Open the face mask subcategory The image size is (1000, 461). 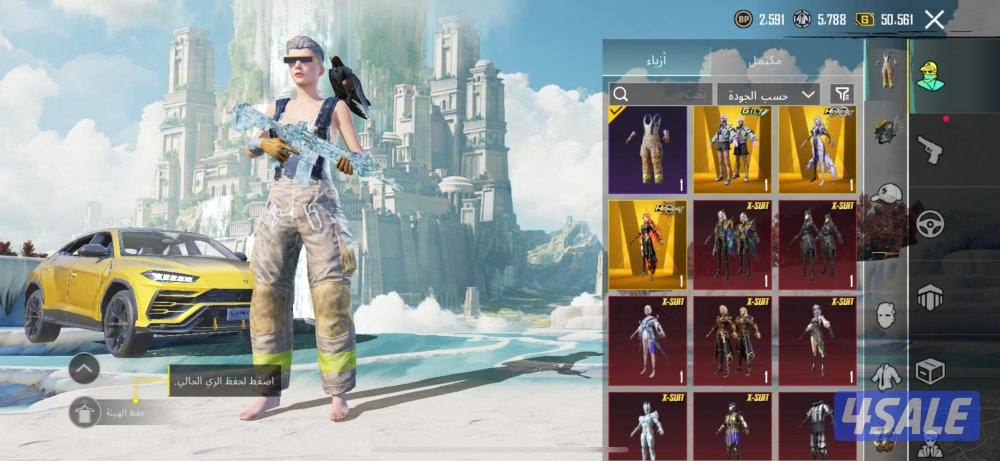[x=885, y=317]
